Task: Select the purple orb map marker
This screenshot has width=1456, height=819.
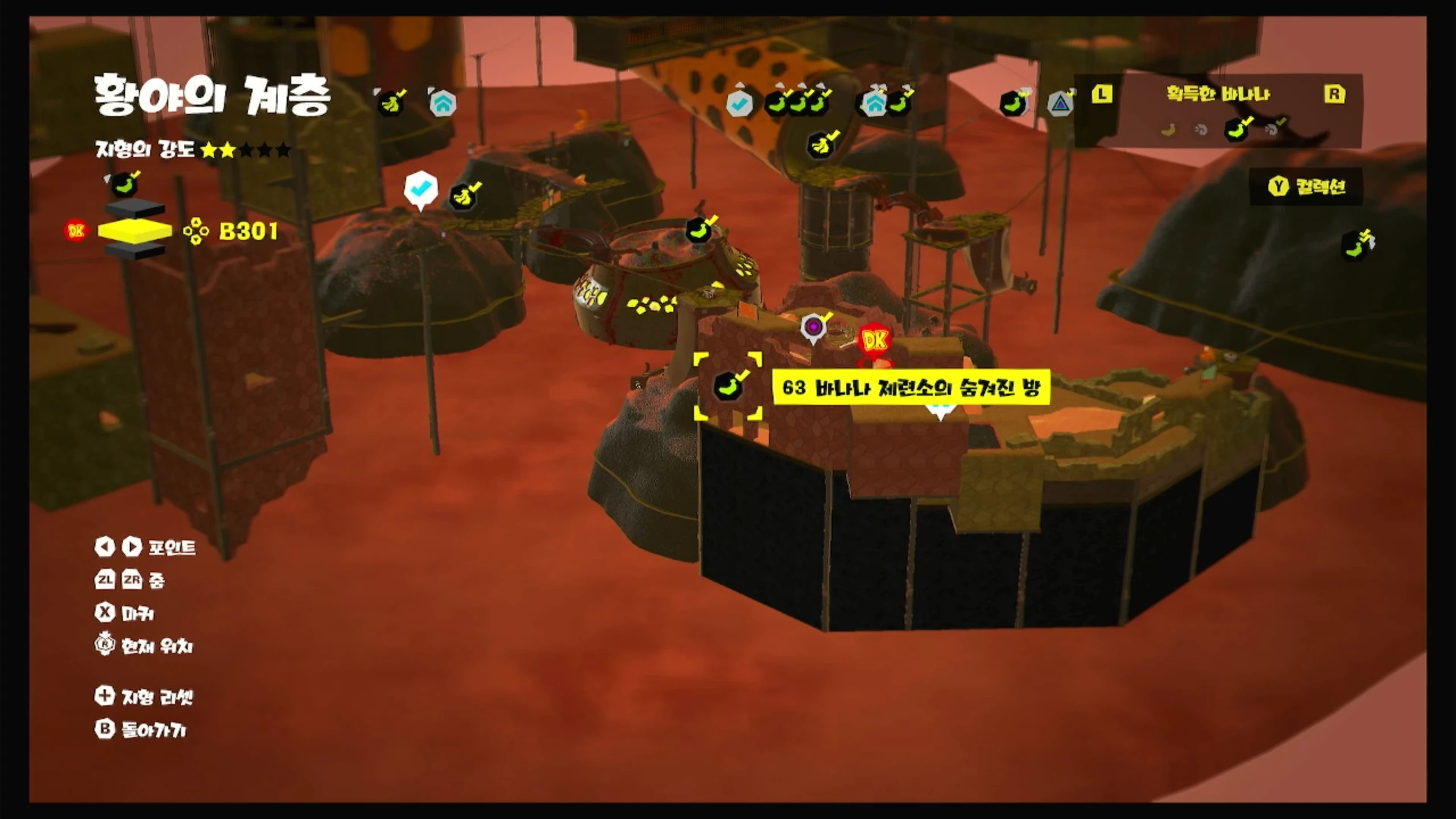Action: [x=813, y=328]
